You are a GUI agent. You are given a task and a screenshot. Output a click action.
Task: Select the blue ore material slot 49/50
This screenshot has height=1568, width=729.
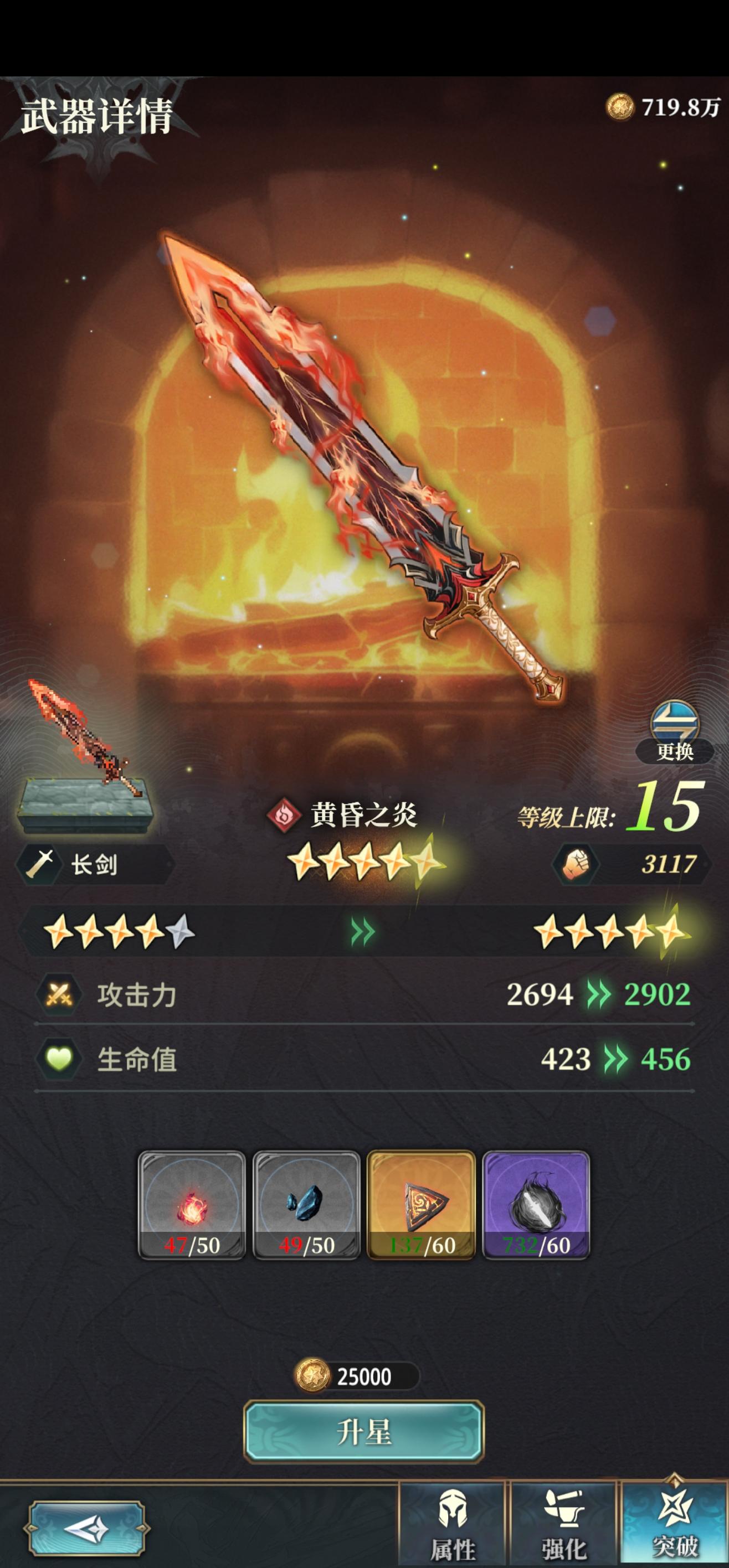(306, 1205)
